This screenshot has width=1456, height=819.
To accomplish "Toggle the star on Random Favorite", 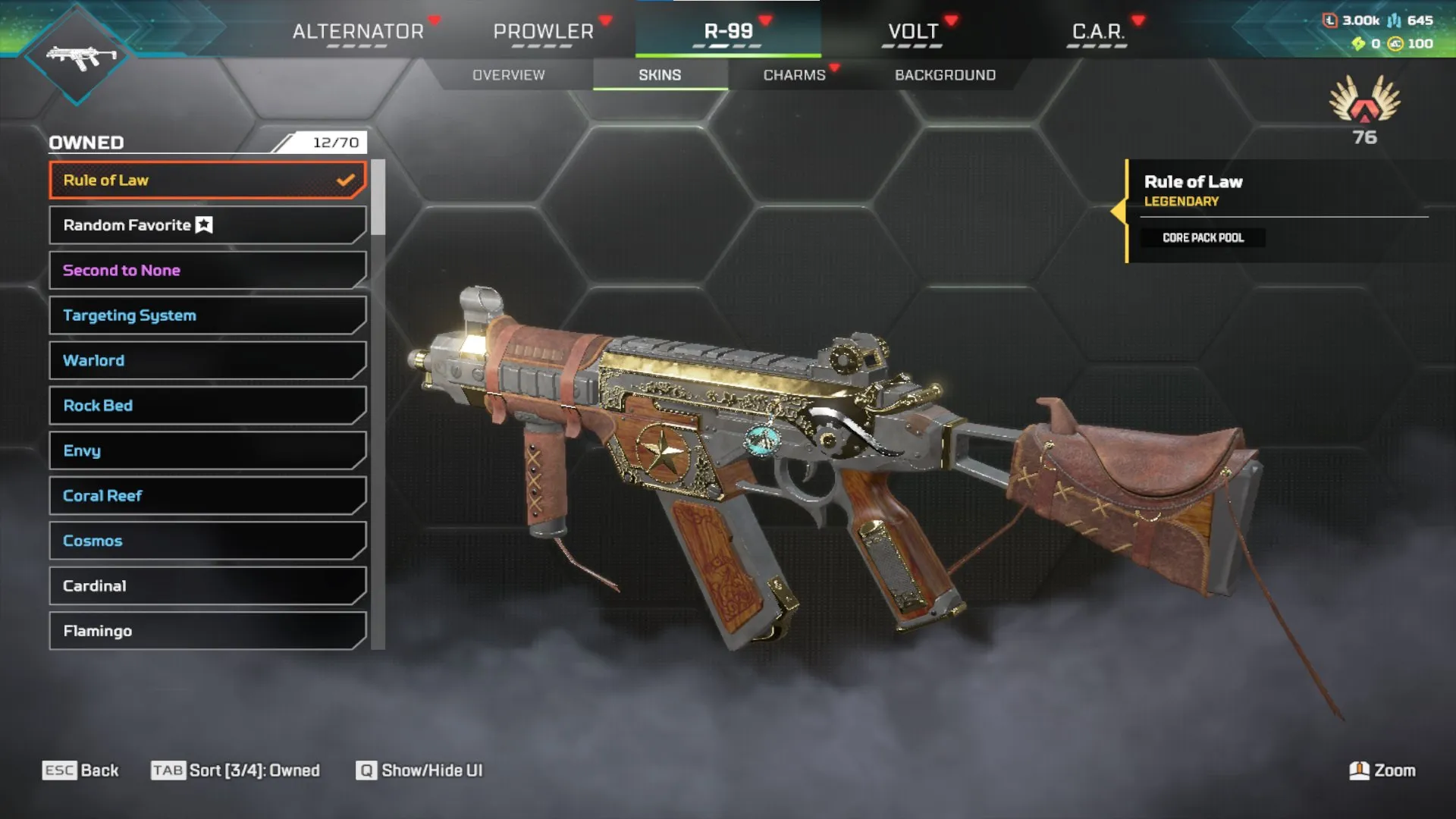I will pos(202,224).
